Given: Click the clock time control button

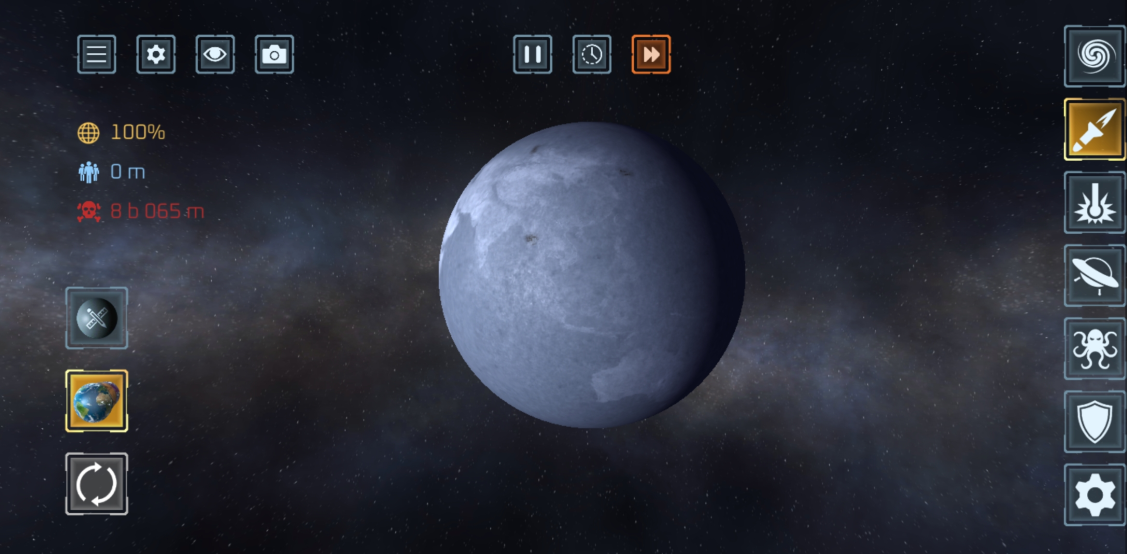Looking at the screenshot, I should [592, 55].
